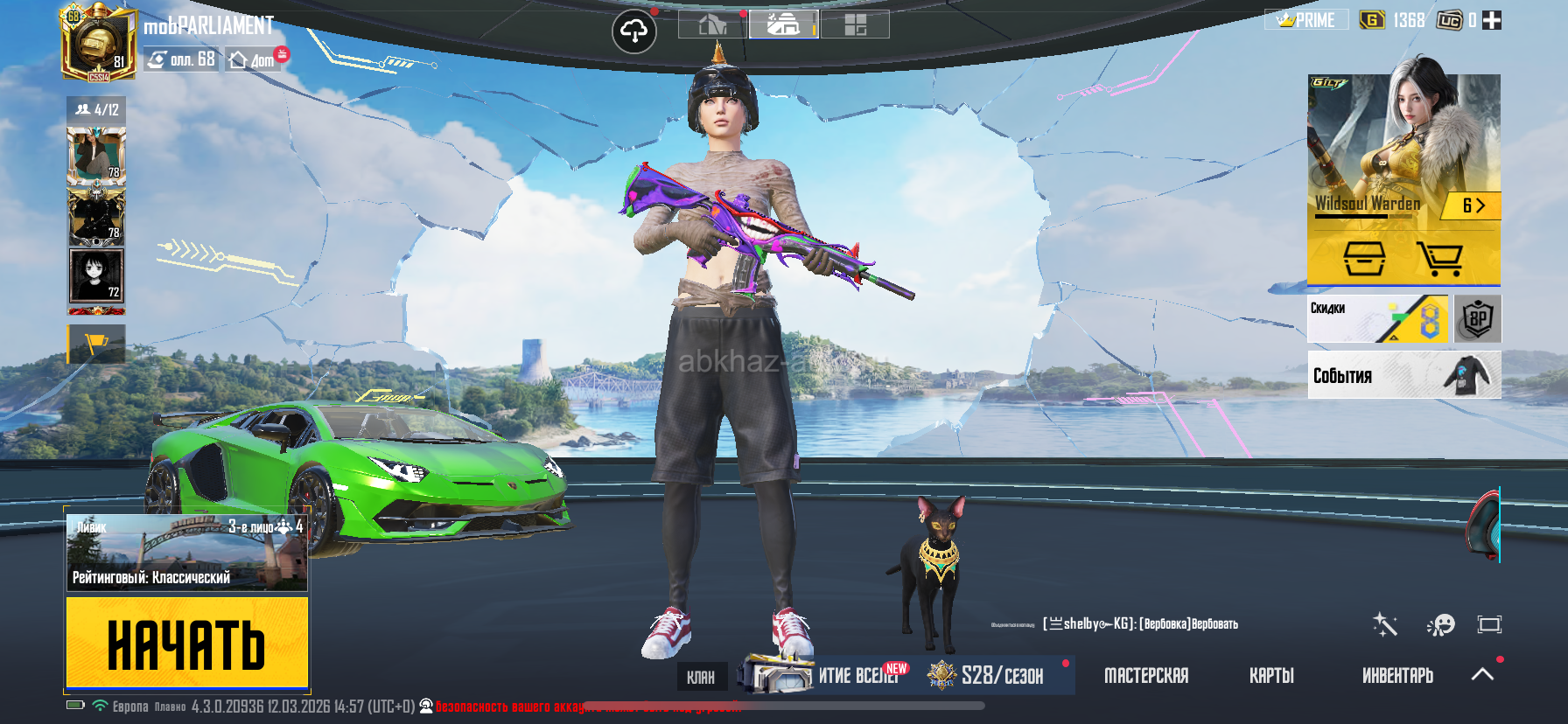Expand the bottom menu arrow
Image resolution: width=1568 pixels, height=724 pixels.
click(1482, 674)
